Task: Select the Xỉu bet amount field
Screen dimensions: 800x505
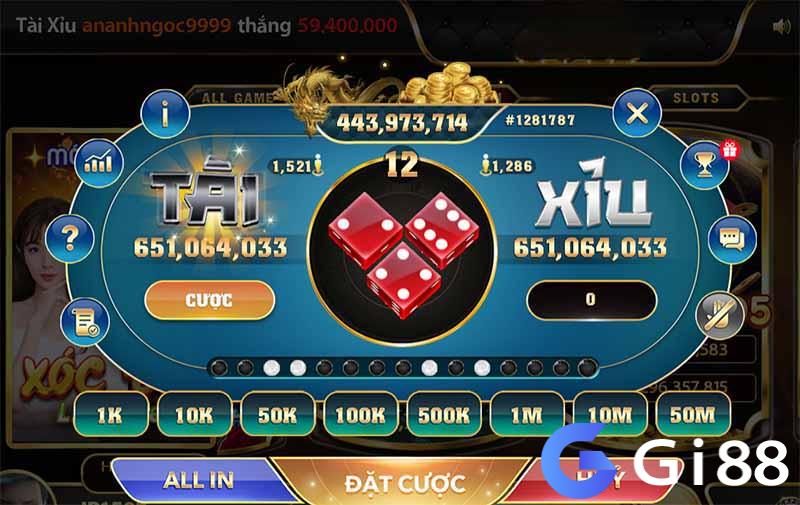Action: [x=591, y=300]
